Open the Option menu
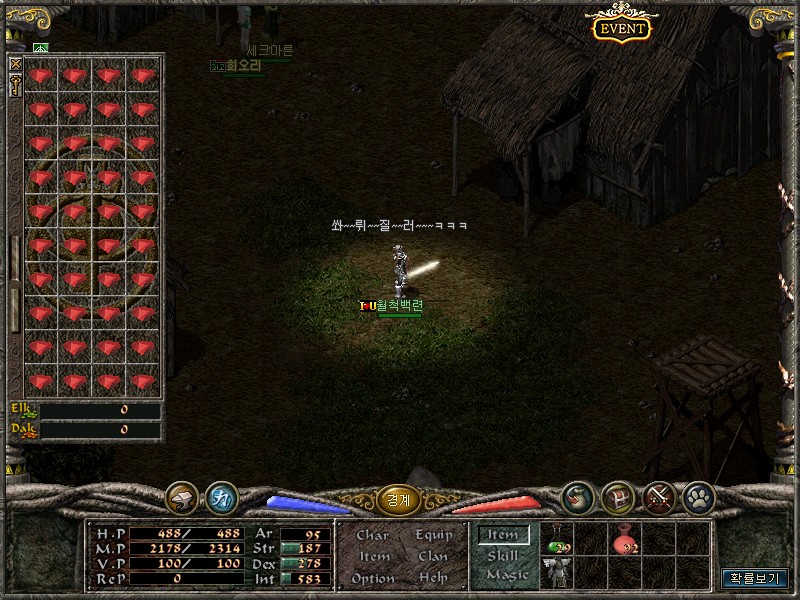This screenshot has height=600, width=800. tap(372, 578)
